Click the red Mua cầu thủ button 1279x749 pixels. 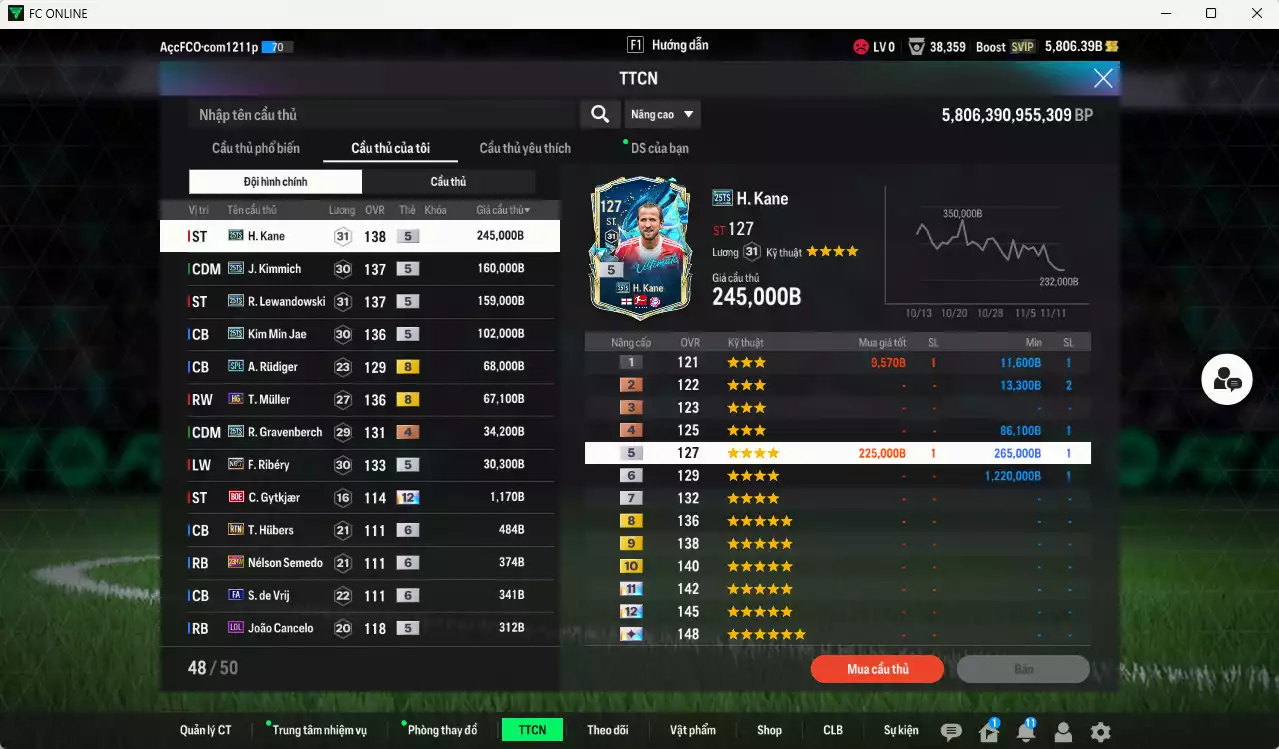point(877,669)
